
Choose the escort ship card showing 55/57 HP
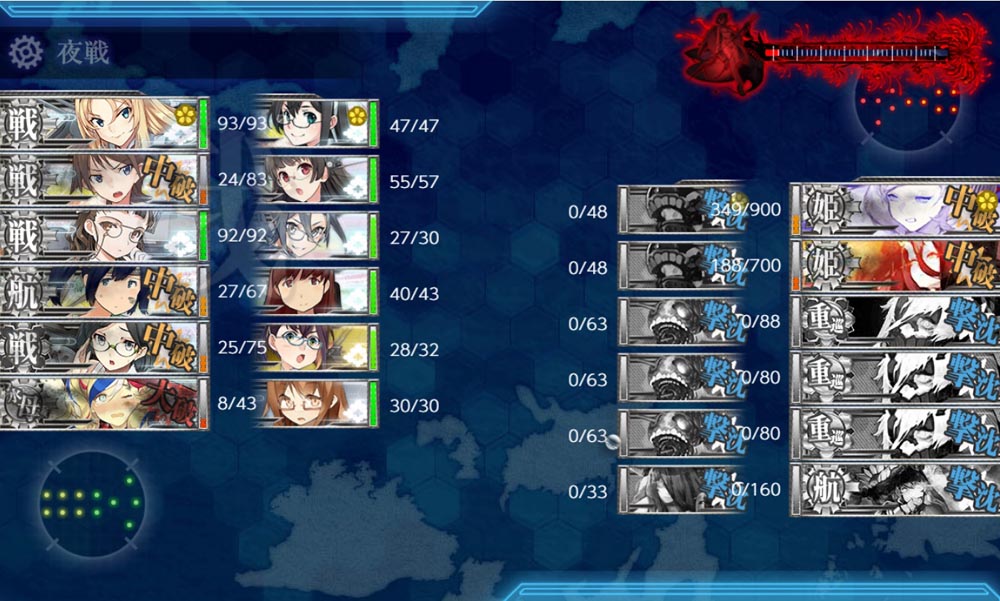pos(316,181)
